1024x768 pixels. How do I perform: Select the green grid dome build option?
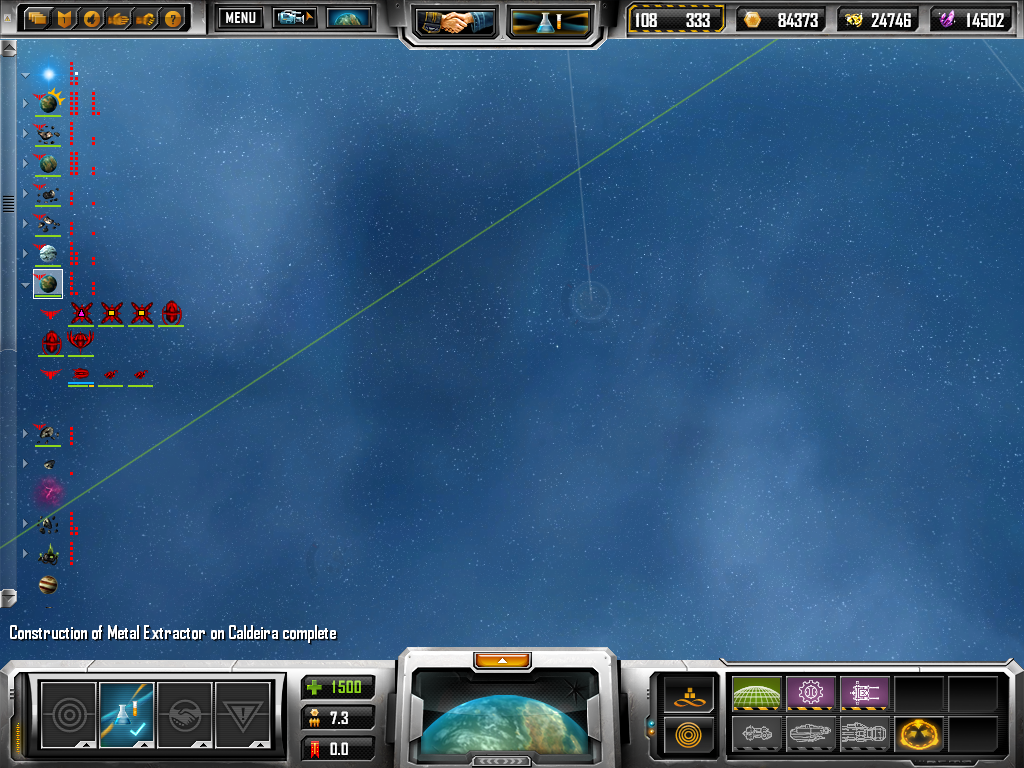click(756, 693)
